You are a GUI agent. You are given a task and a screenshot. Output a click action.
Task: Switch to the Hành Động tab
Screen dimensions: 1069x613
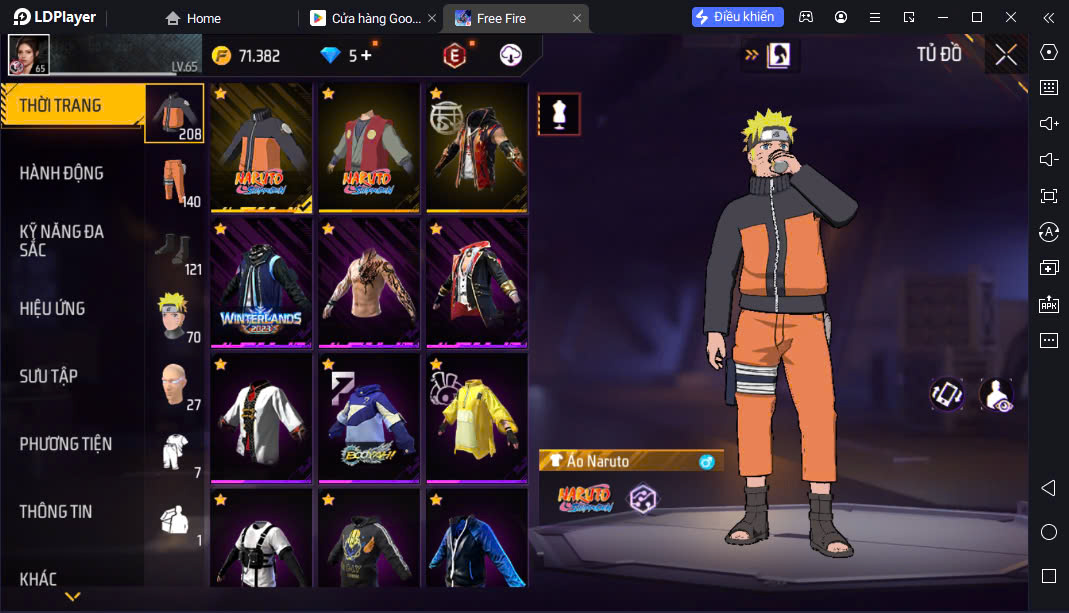coord(62,173)
